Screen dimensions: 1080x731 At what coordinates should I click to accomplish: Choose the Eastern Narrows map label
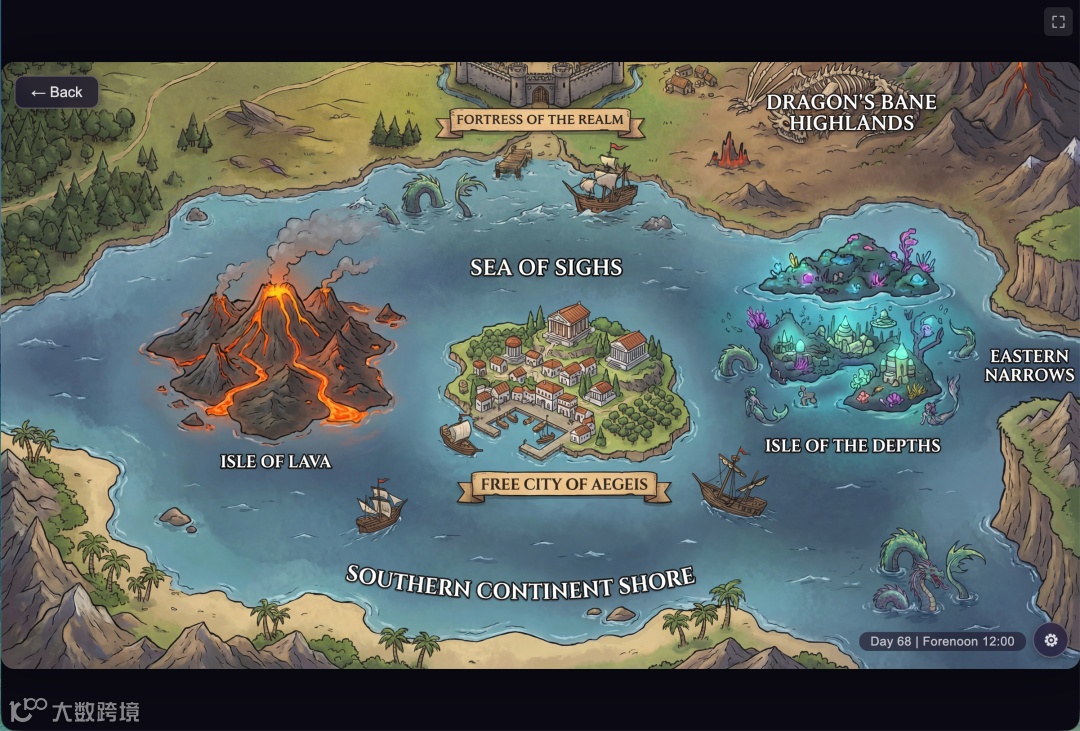1029,366
